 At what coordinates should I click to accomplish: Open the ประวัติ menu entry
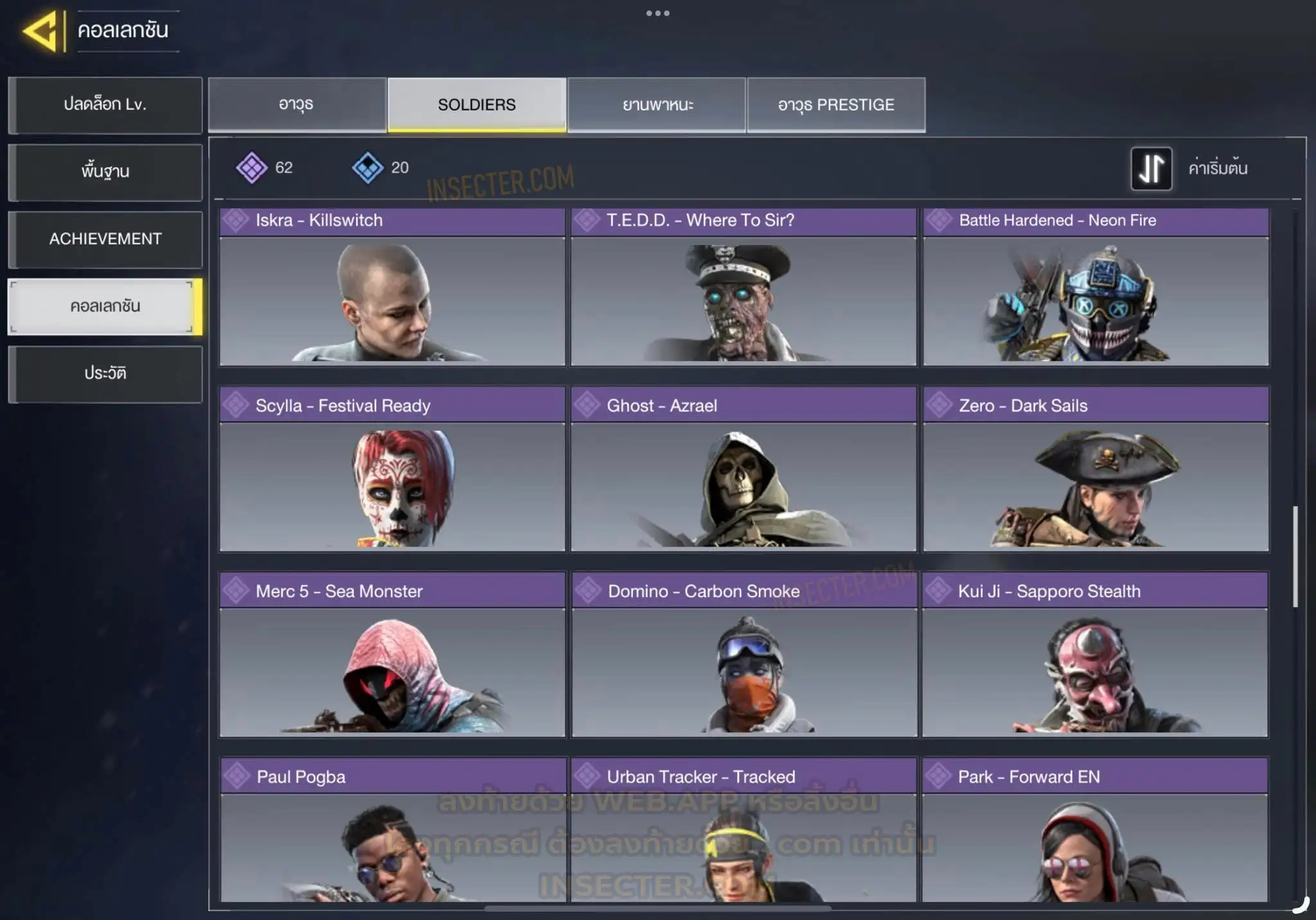click(x=105, y=374)
